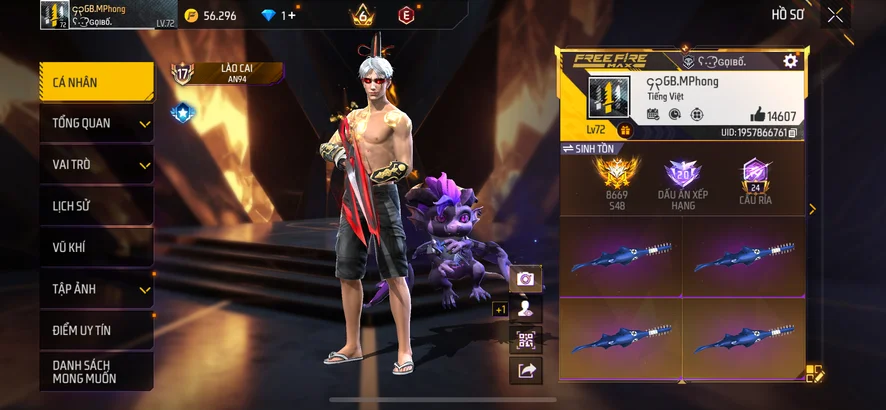886x410 pixels.
Task: Open the QR code button
Action: (x=525, y=340)
